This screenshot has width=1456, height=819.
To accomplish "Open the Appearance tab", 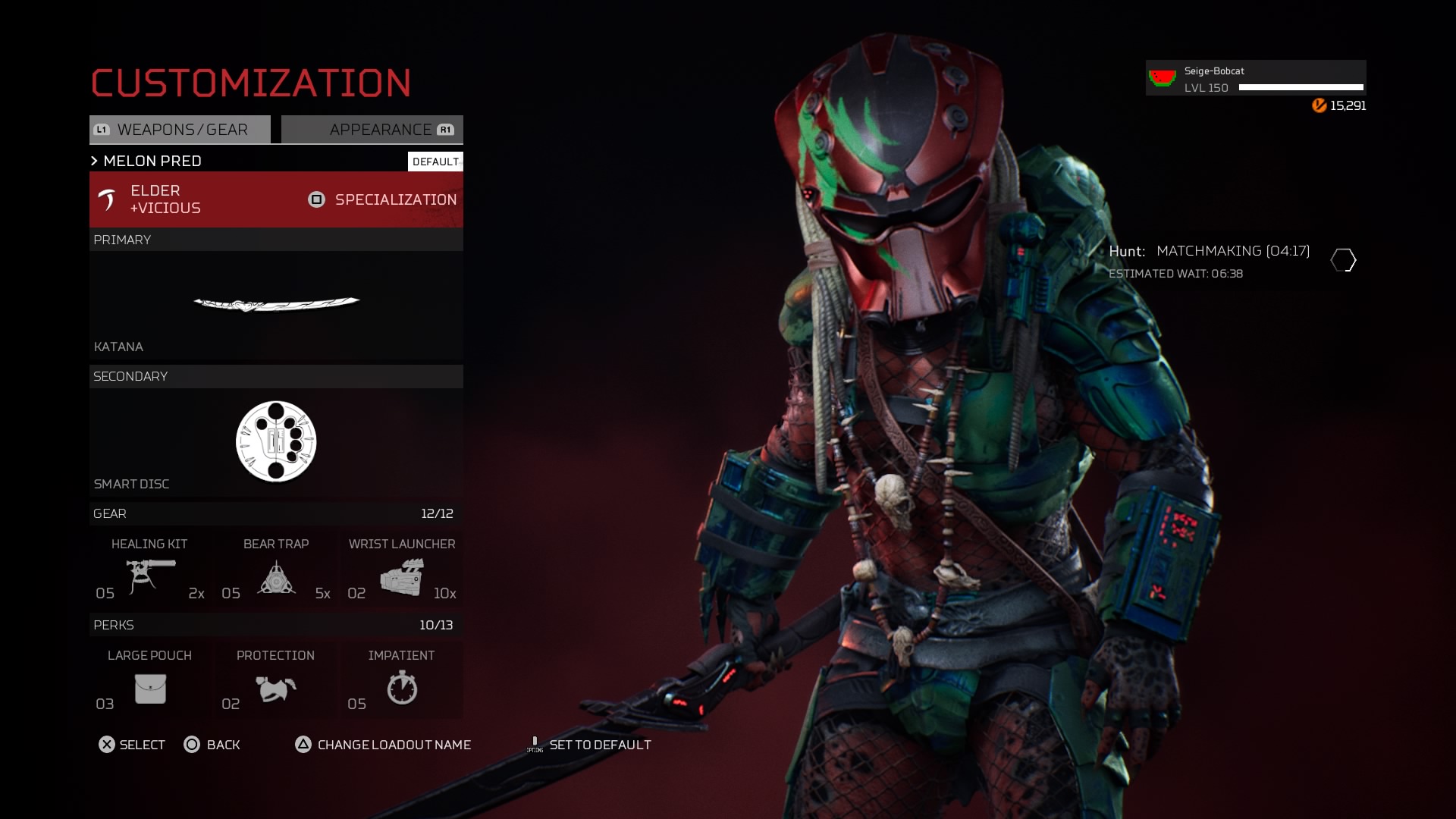I will pyautogui.click(x=372, y=130).
